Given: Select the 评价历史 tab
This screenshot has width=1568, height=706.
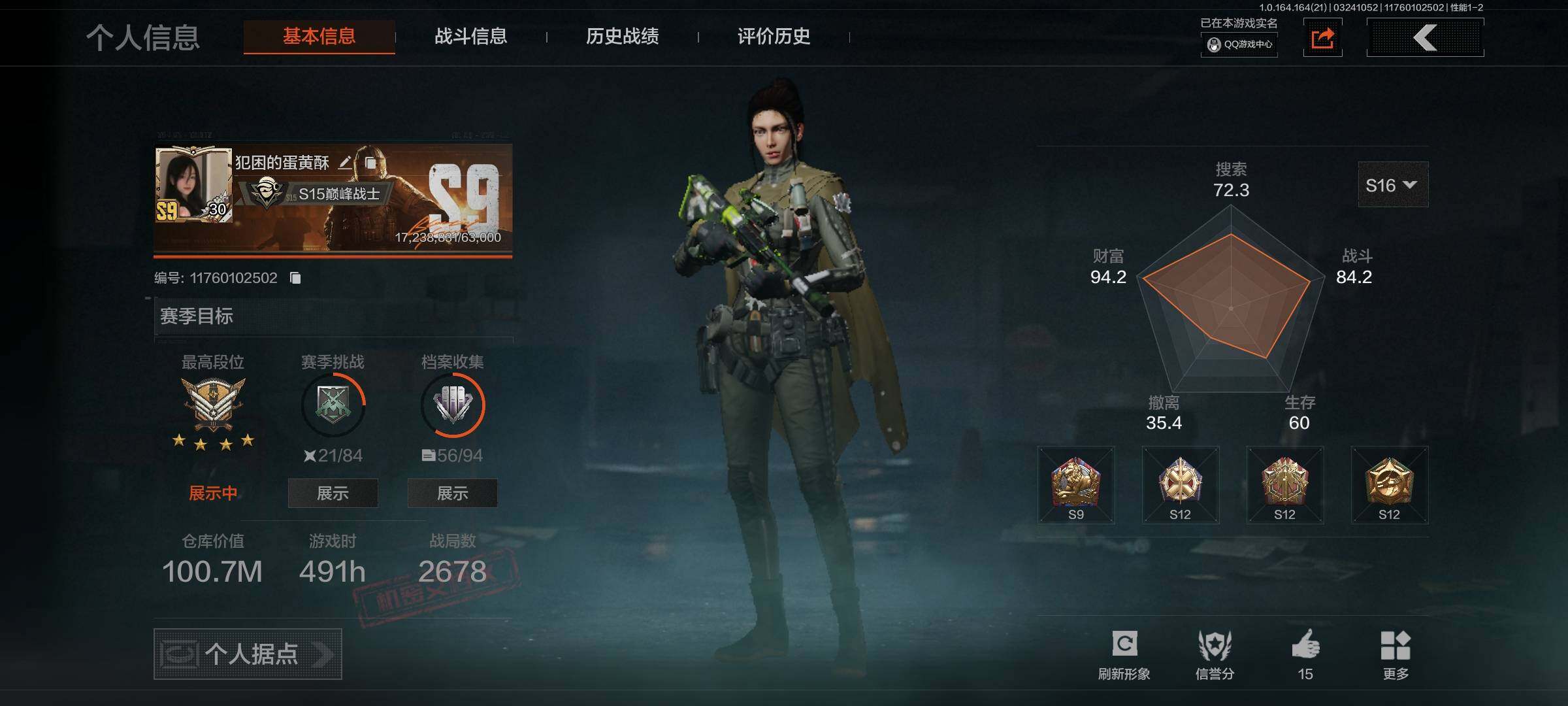Looking at the screenshot, I should [x=774, y=36].
